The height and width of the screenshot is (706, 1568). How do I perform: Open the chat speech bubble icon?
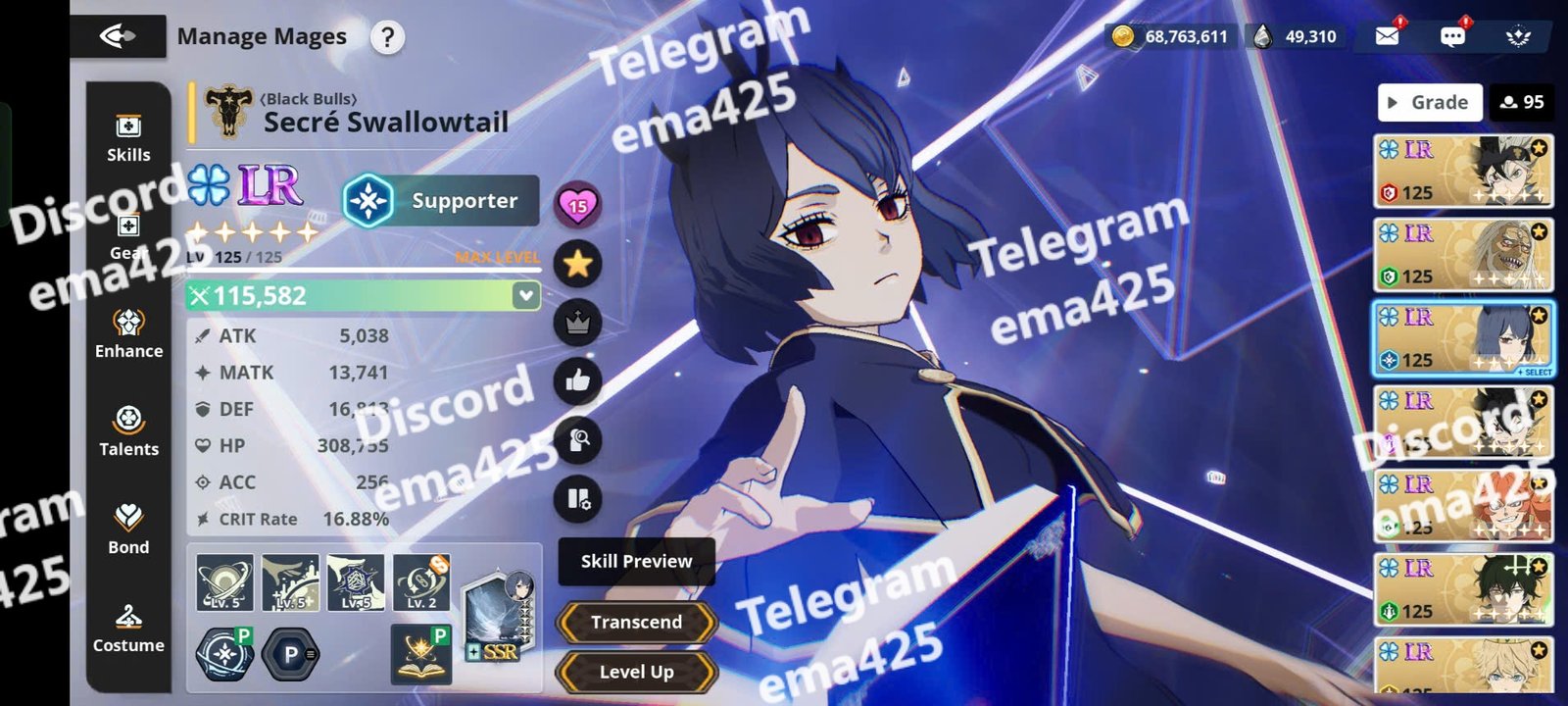(1452, 36)
